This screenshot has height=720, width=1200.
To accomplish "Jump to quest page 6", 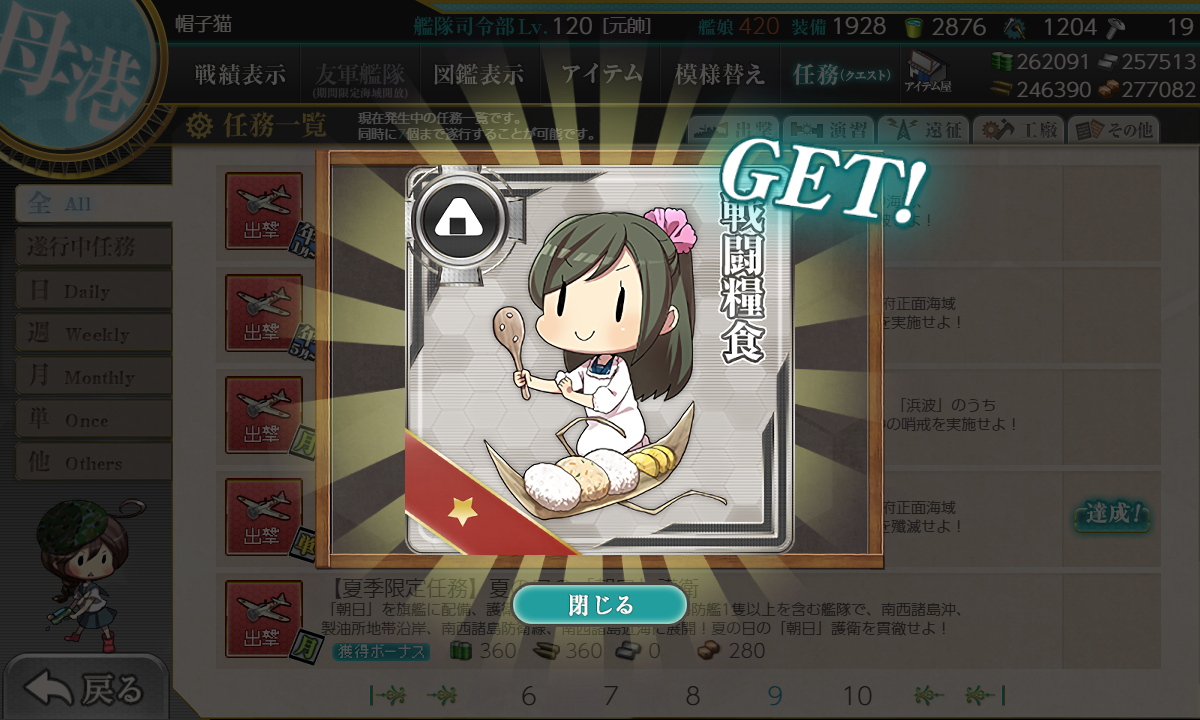I will click(x=528, y=696).
